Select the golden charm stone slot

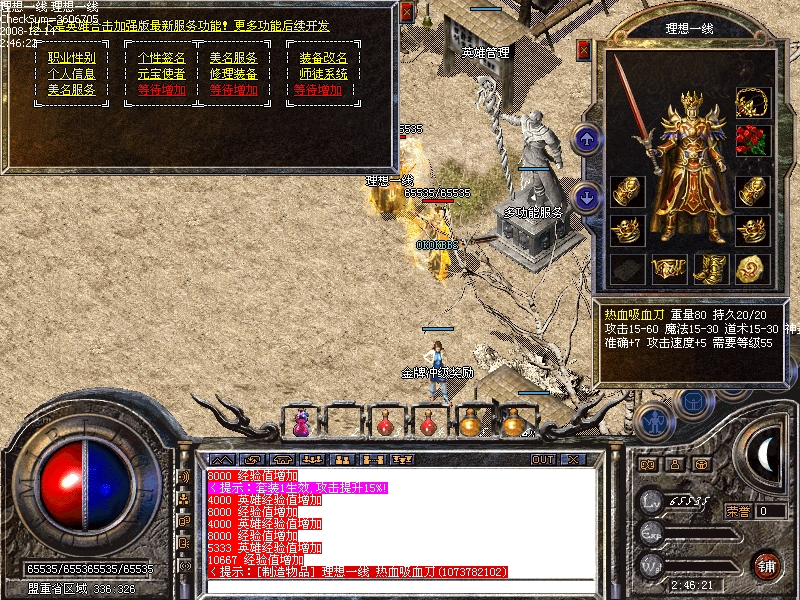point(751,268)
